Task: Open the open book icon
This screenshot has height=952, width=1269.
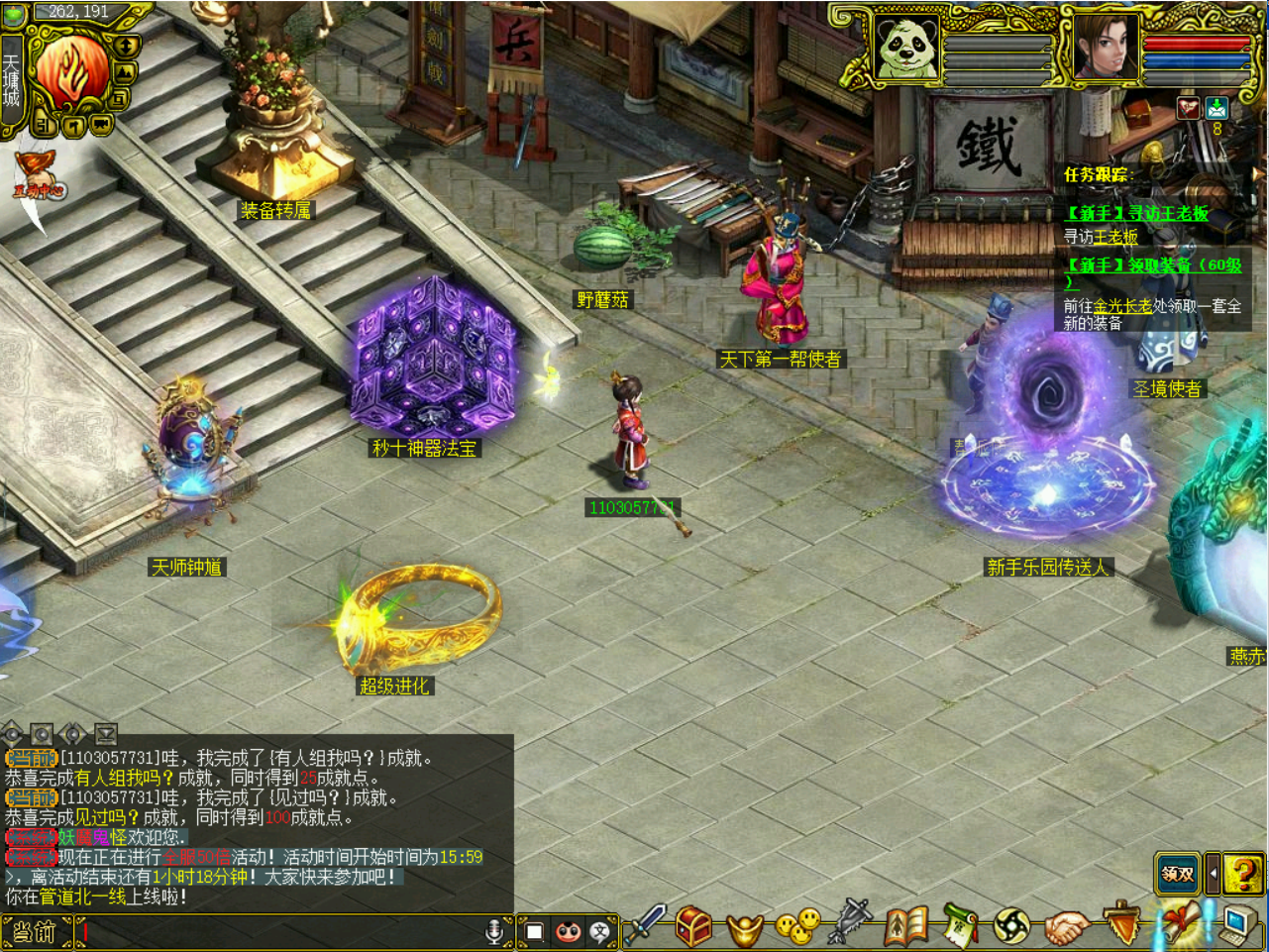Action: pos(904,927)
